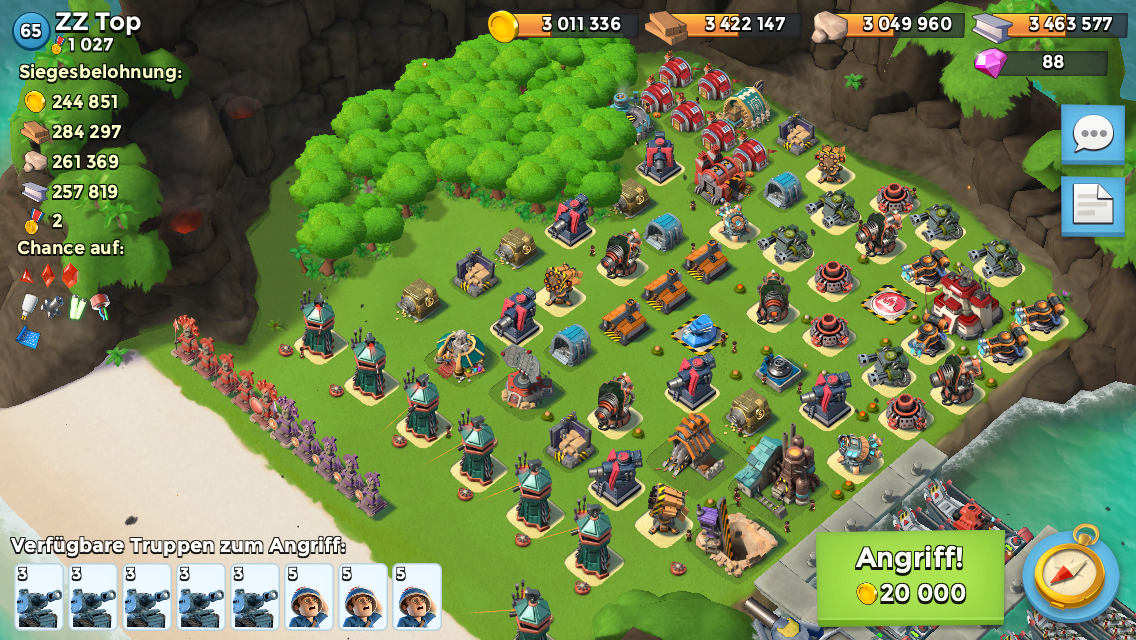Screen dimensions: 1136x640
Task: Start the attack with the Angriff! button
Action: point(910,576)
